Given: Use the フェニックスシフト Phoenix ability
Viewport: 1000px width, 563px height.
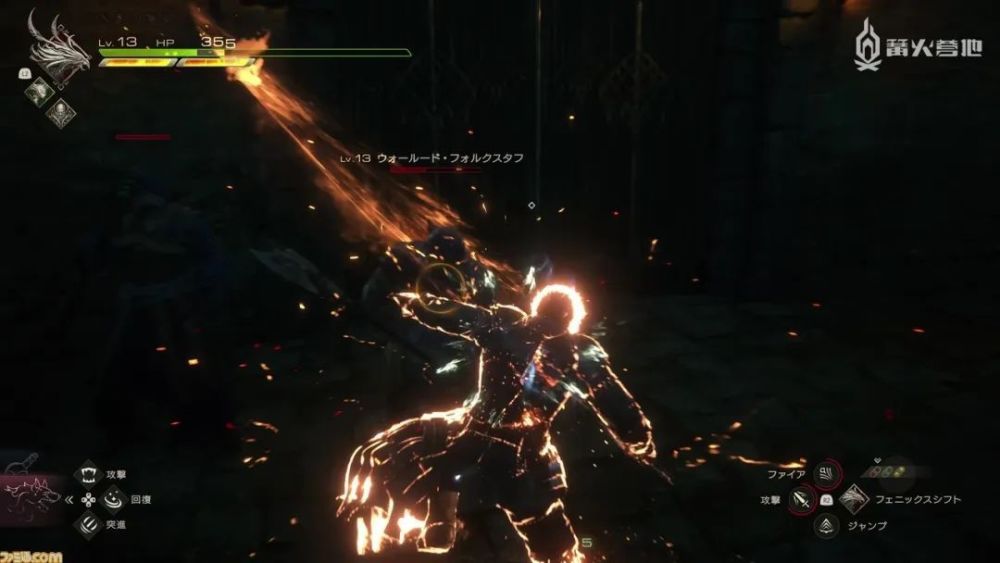Looking at the screenshot, I should 853,498.
